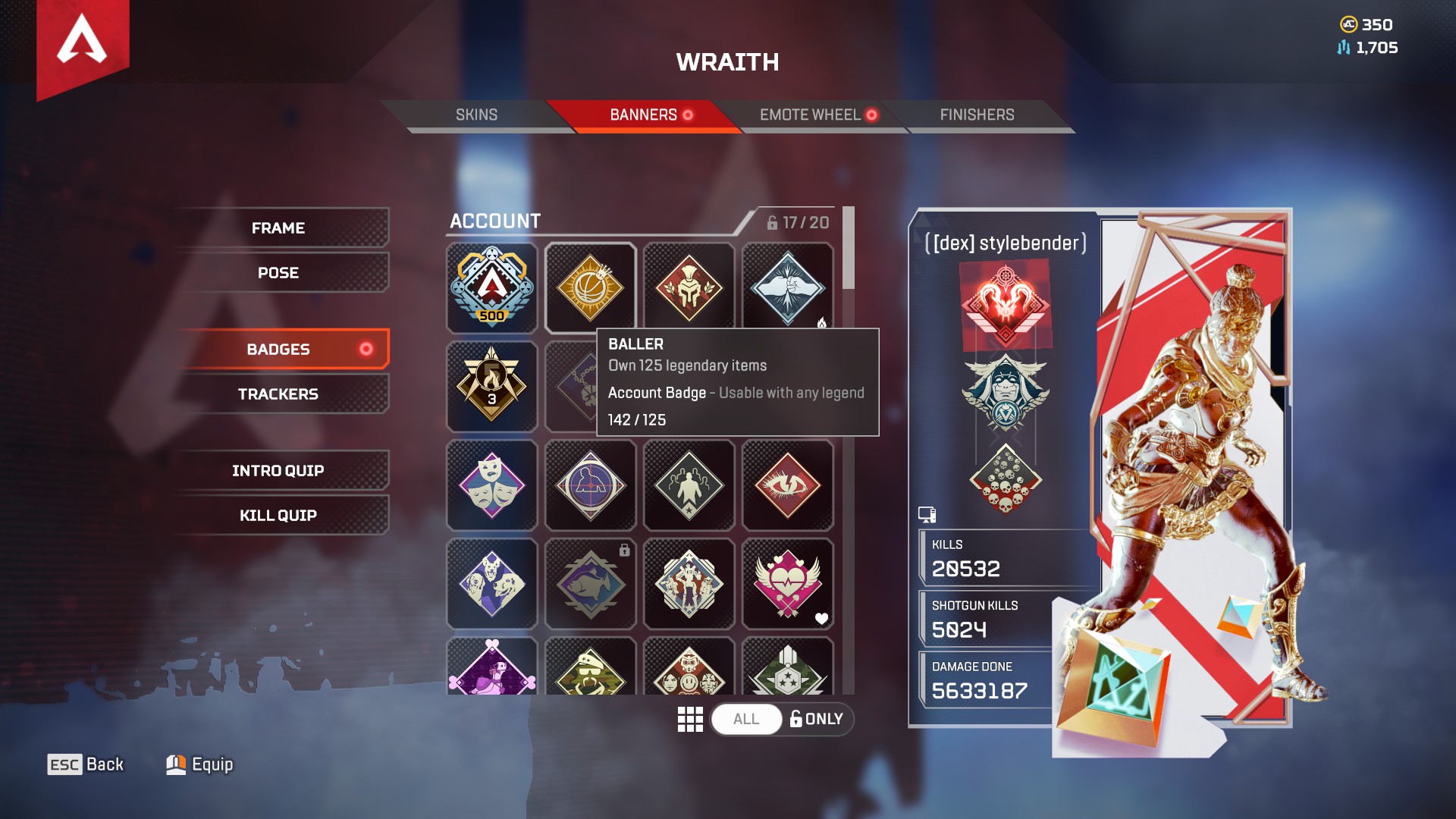Select the golden Baller basketball badge
This screenshot has height=819, width=1456.
coord(590,288)
